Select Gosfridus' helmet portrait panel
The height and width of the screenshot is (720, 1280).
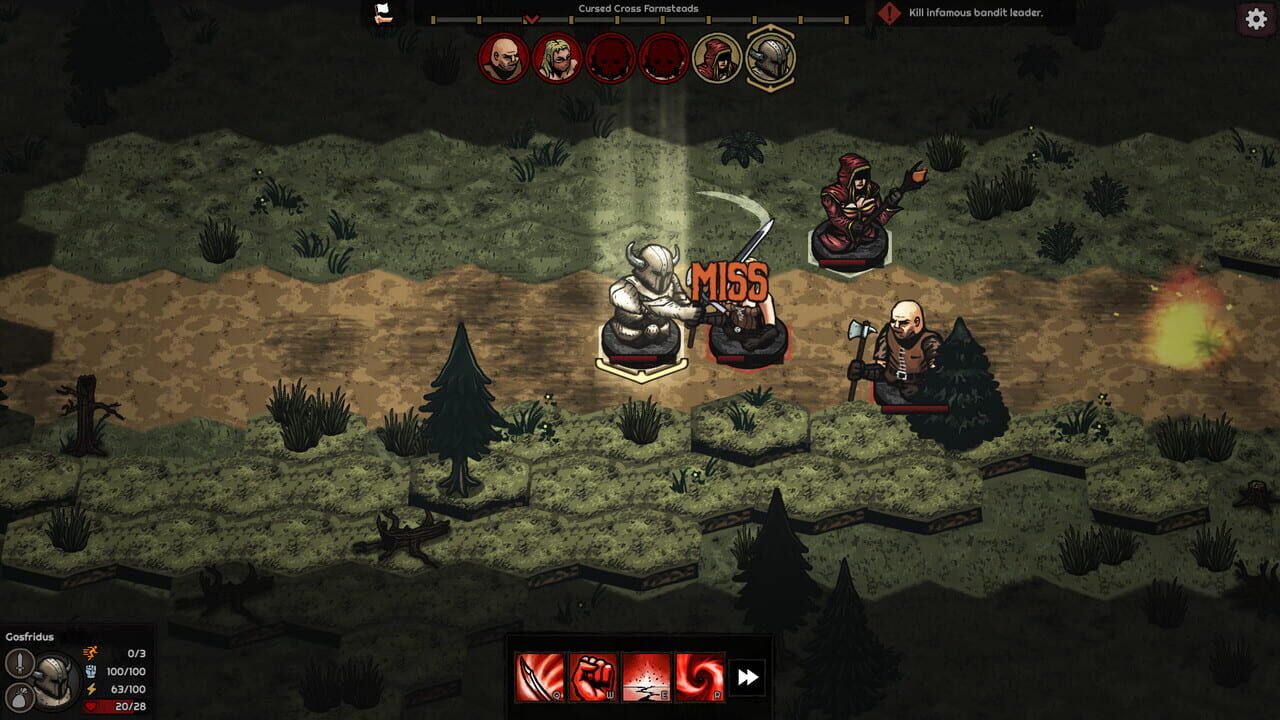55,683
